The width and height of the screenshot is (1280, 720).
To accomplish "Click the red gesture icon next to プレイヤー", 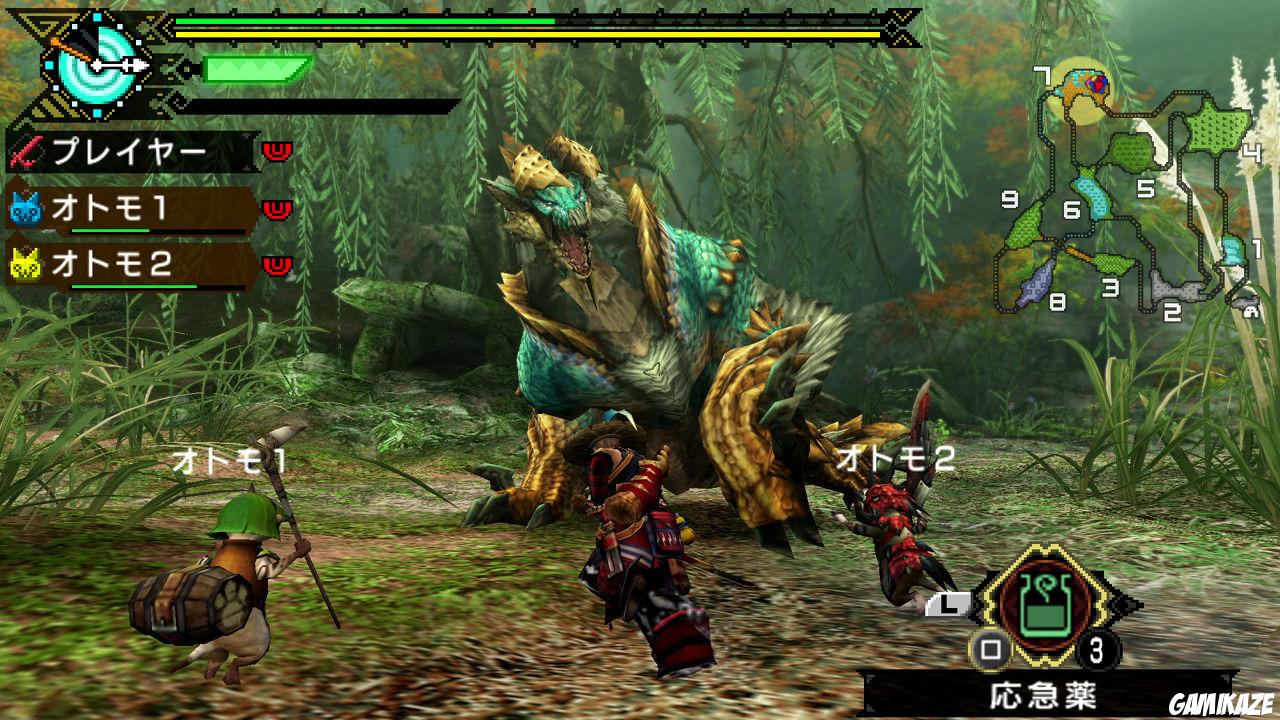I will tap(275, 152).
